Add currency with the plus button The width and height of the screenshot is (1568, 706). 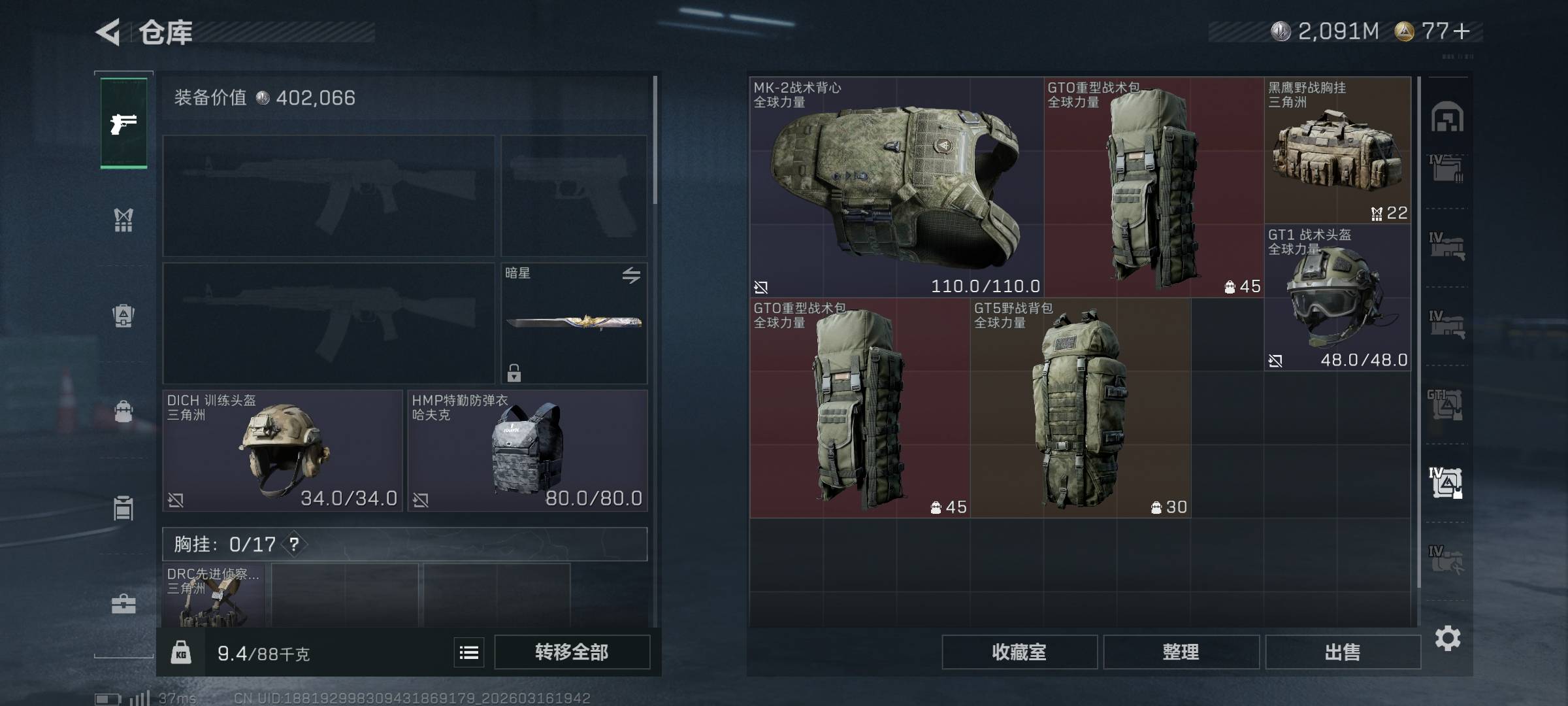coord(1462,31)
